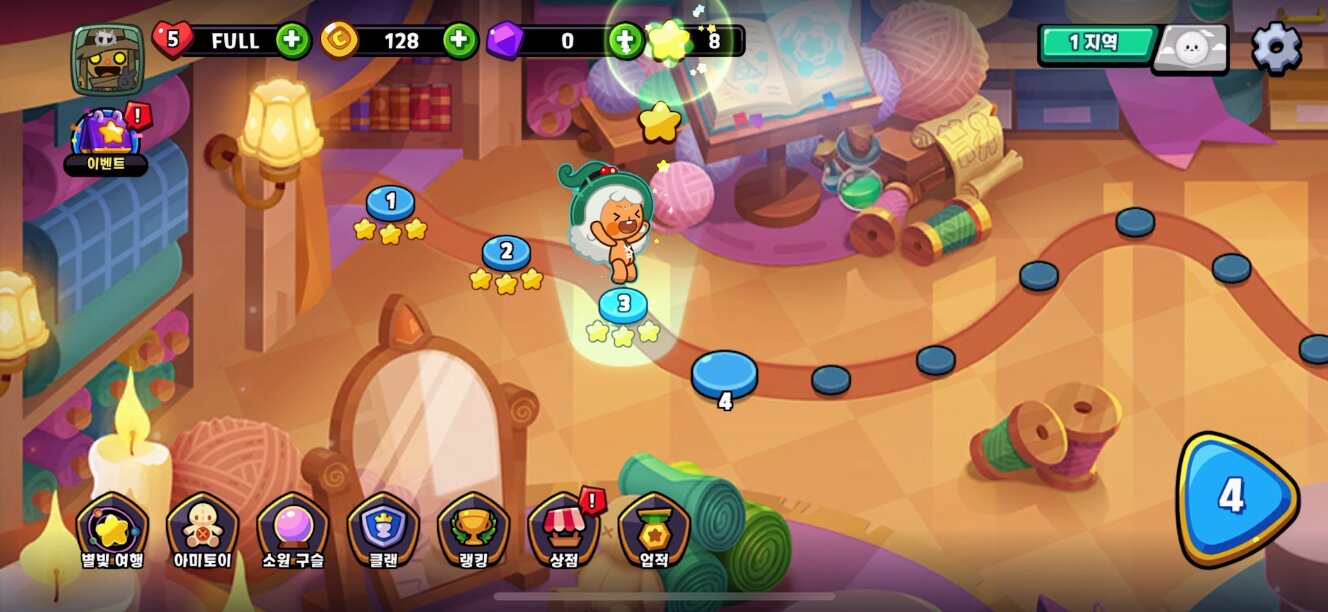The image size is (1328, 612).
Task: Open the 1 지역 region selector
Action: 1097,45
